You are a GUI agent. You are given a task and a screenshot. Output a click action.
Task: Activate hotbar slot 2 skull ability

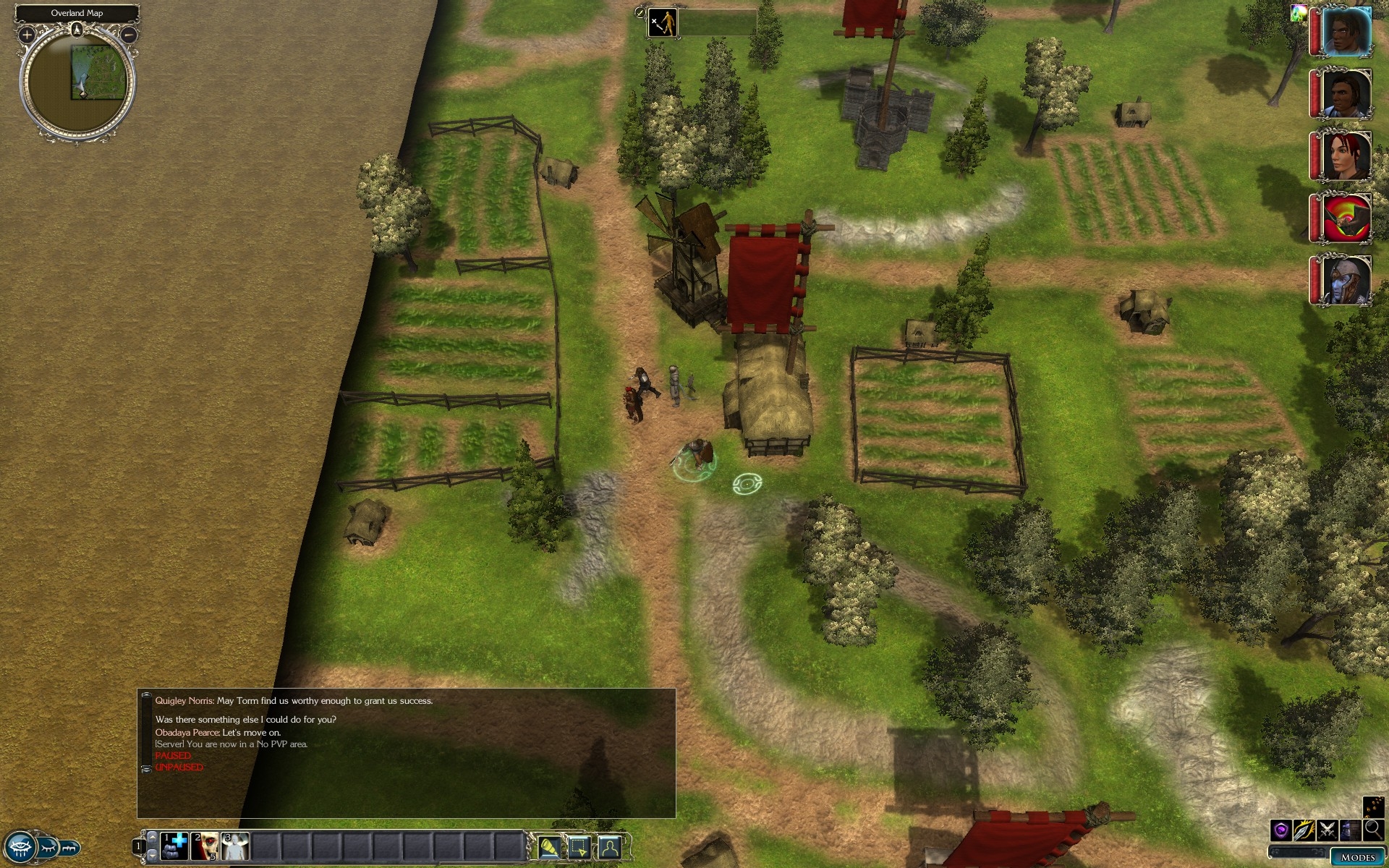pos(205,846)
